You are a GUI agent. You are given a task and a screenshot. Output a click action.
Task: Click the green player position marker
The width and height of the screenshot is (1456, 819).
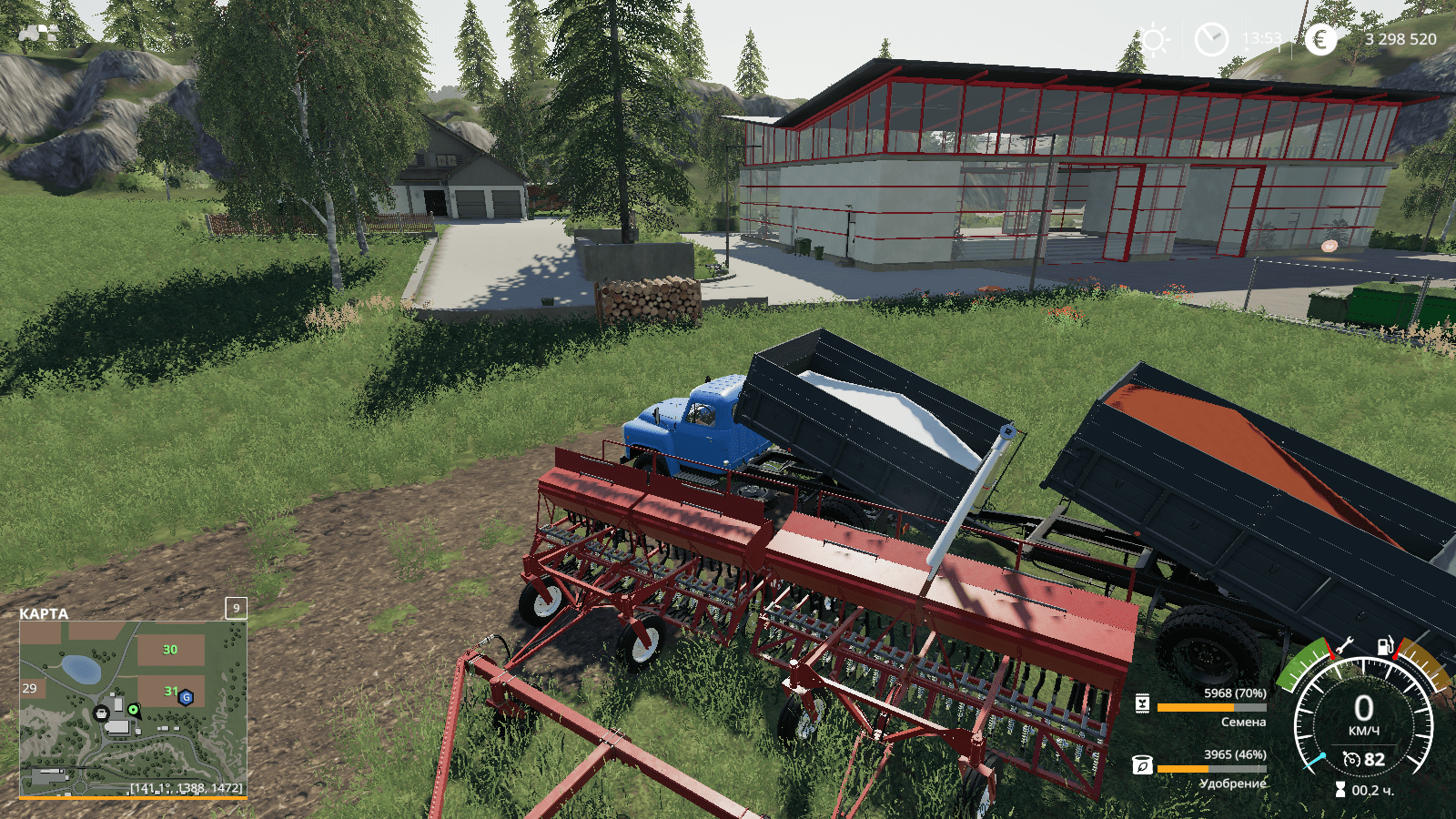tap(134, 709)
